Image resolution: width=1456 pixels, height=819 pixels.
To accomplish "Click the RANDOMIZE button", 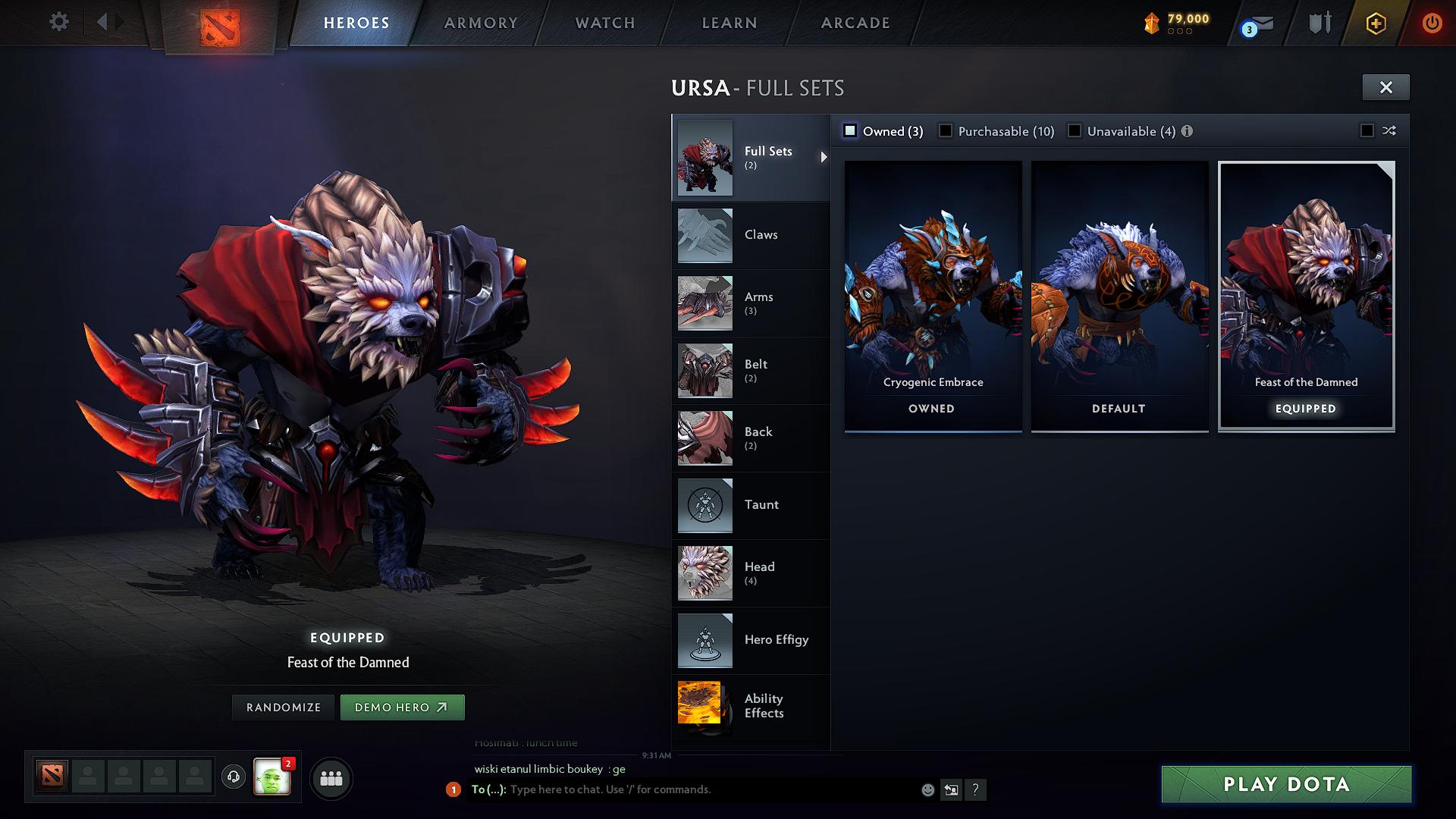I will click(283, 707).
